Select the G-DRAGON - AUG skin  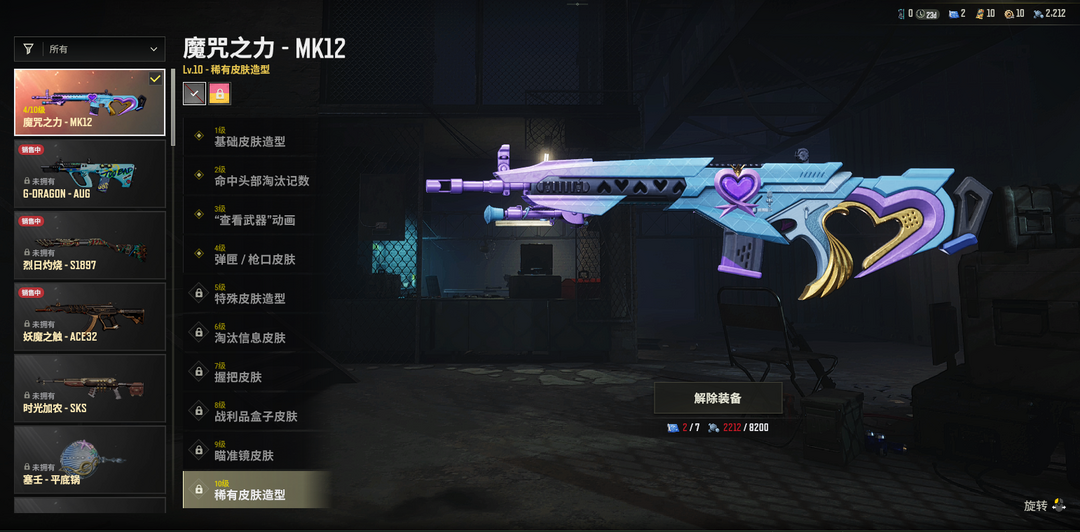(90, 173)
